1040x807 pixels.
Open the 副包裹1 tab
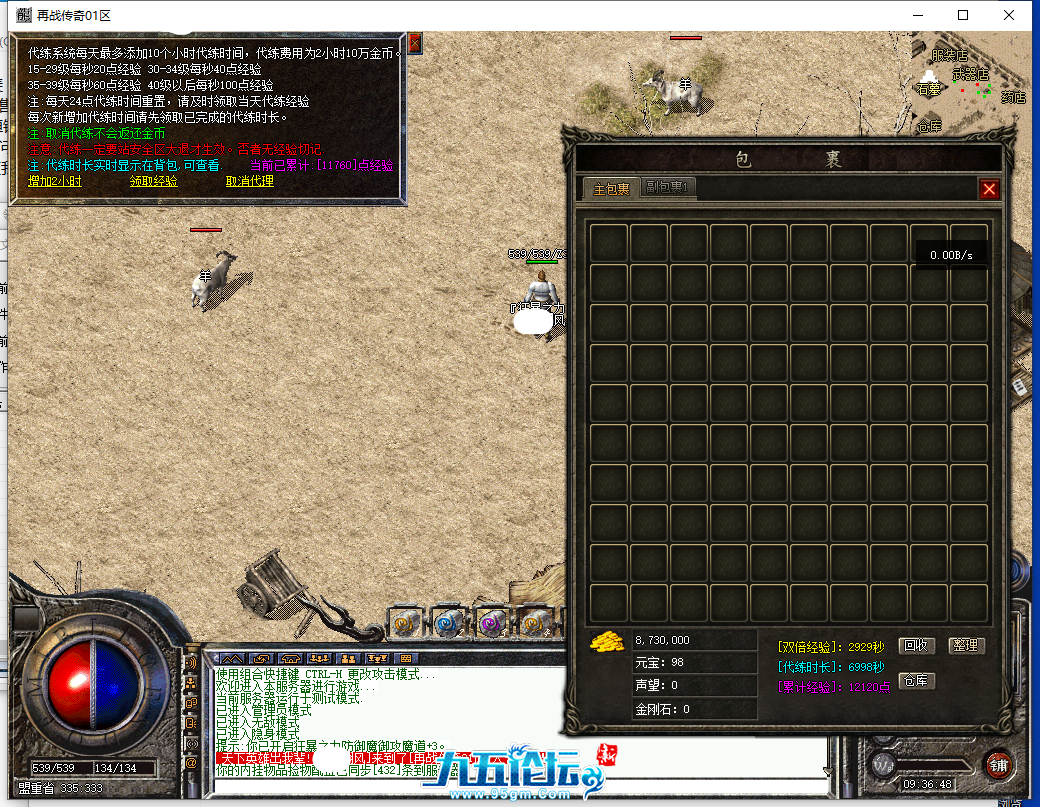667,187
